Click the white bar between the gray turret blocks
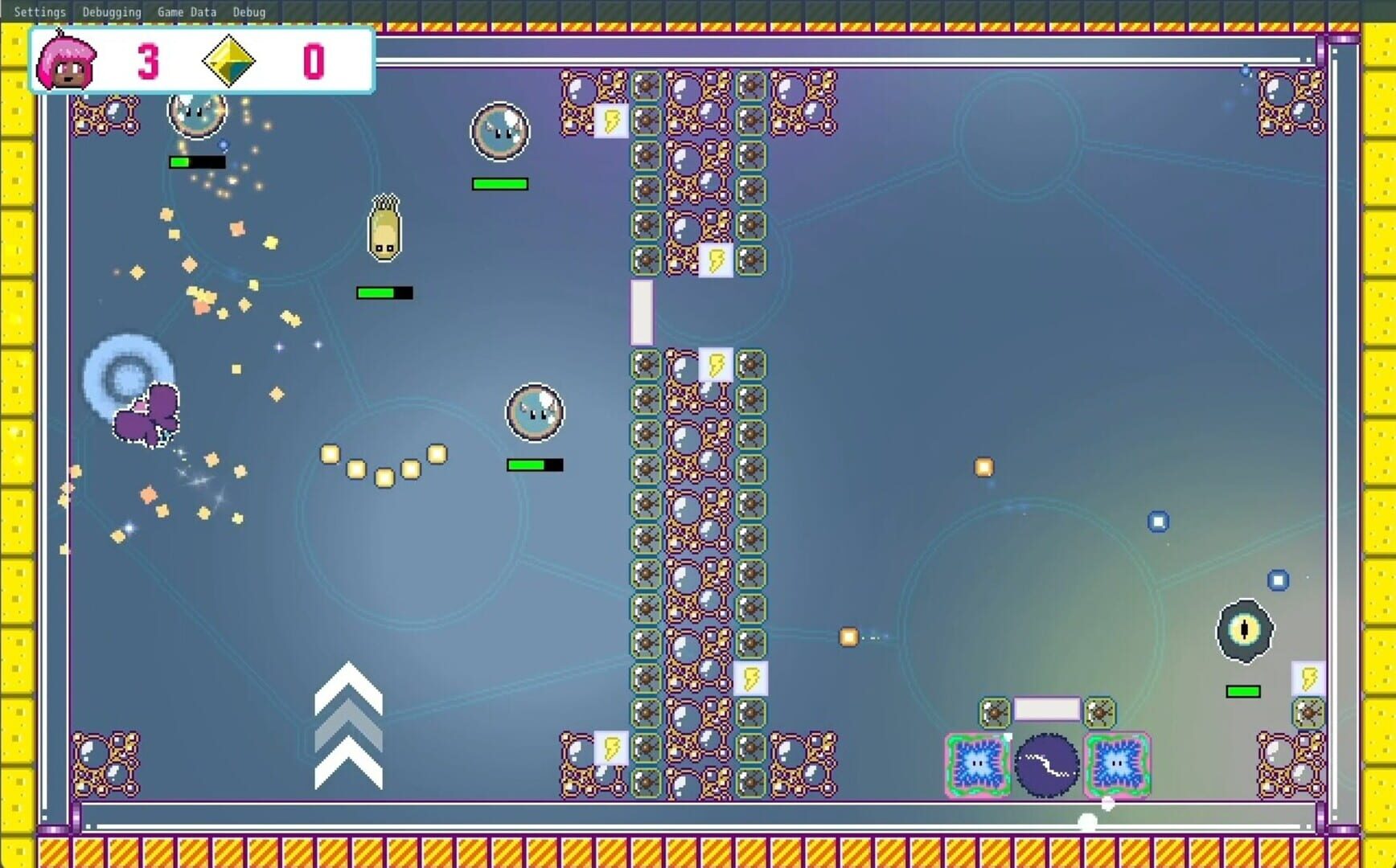 coord(1045,709)
